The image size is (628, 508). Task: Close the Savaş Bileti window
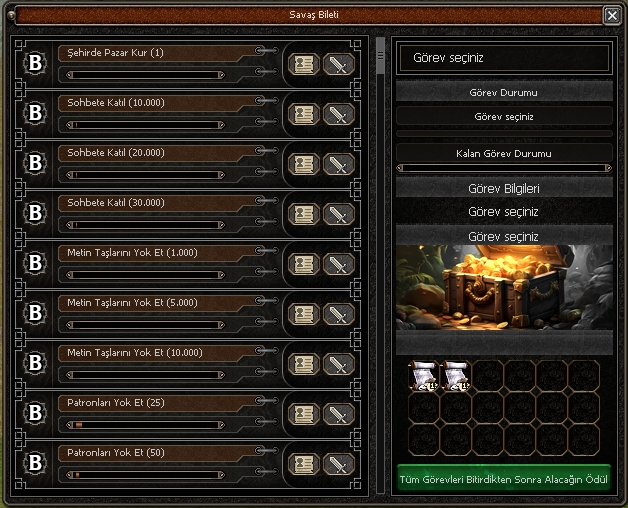pos(611,15)
